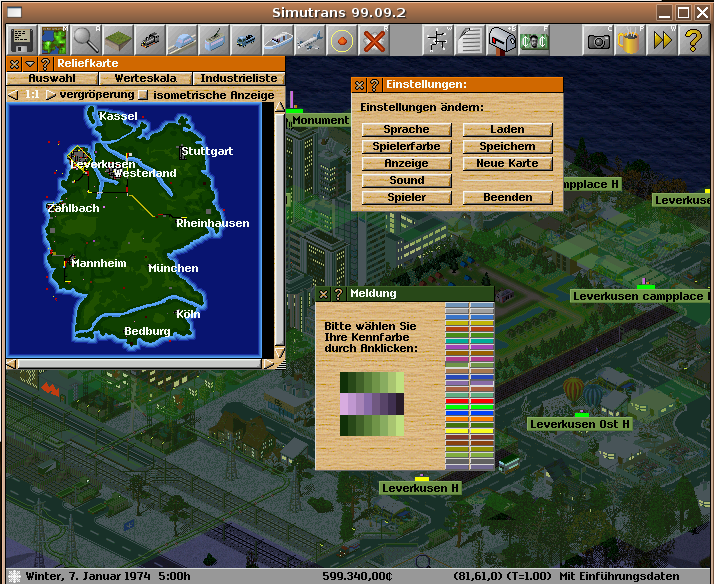Close the Reliefkarte minimap window
The image size is (714, 584).
click(14, 63)
